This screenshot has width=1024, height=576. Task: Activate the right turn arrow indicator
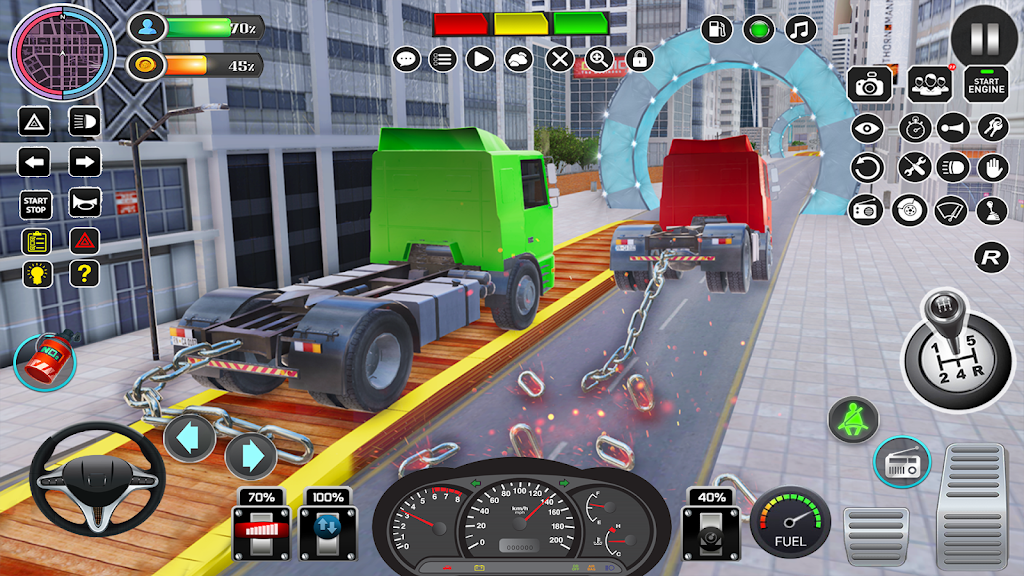click(85, 162)
